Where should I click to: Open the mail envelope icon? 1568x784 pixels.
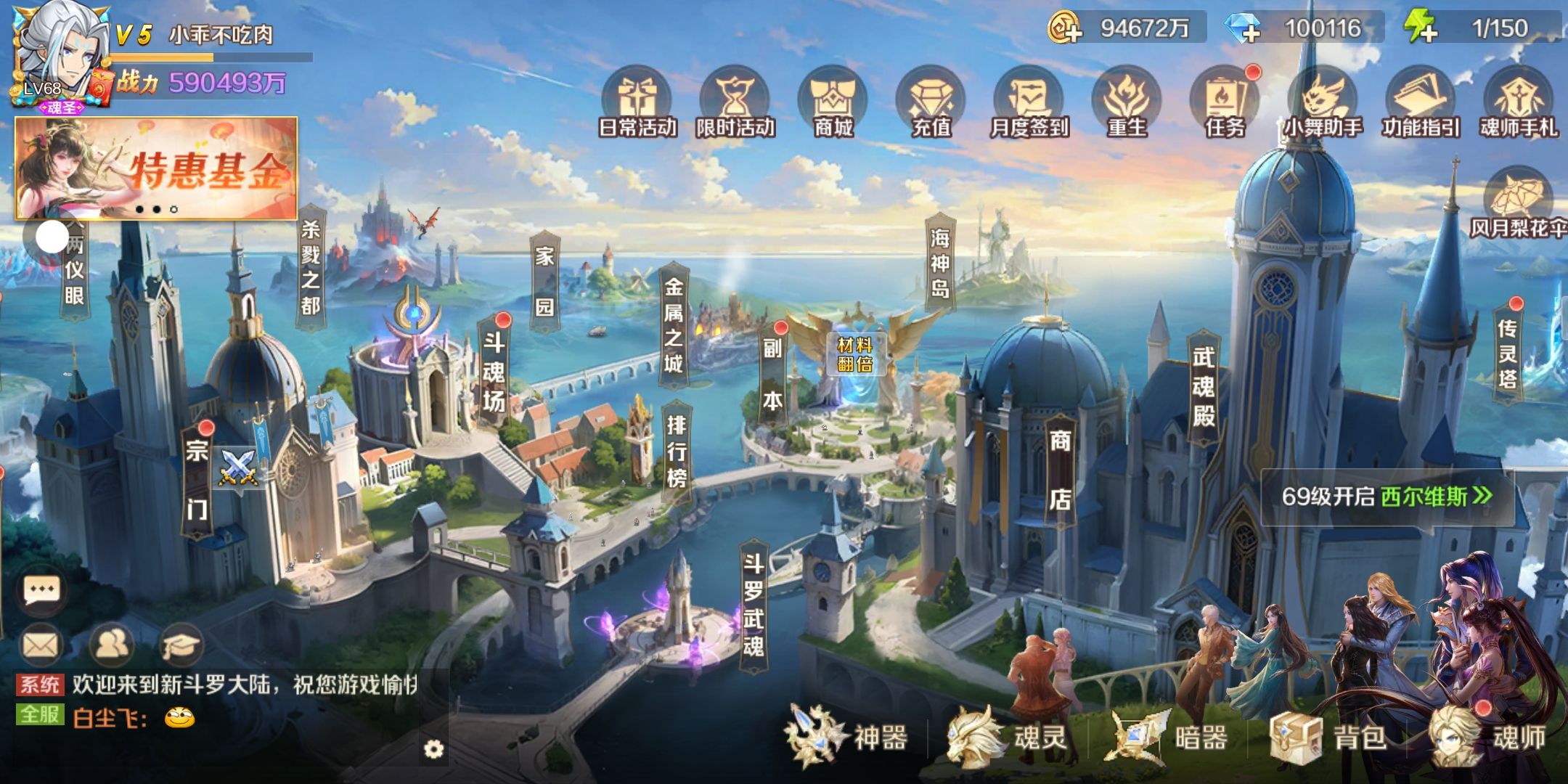[41, 645]
